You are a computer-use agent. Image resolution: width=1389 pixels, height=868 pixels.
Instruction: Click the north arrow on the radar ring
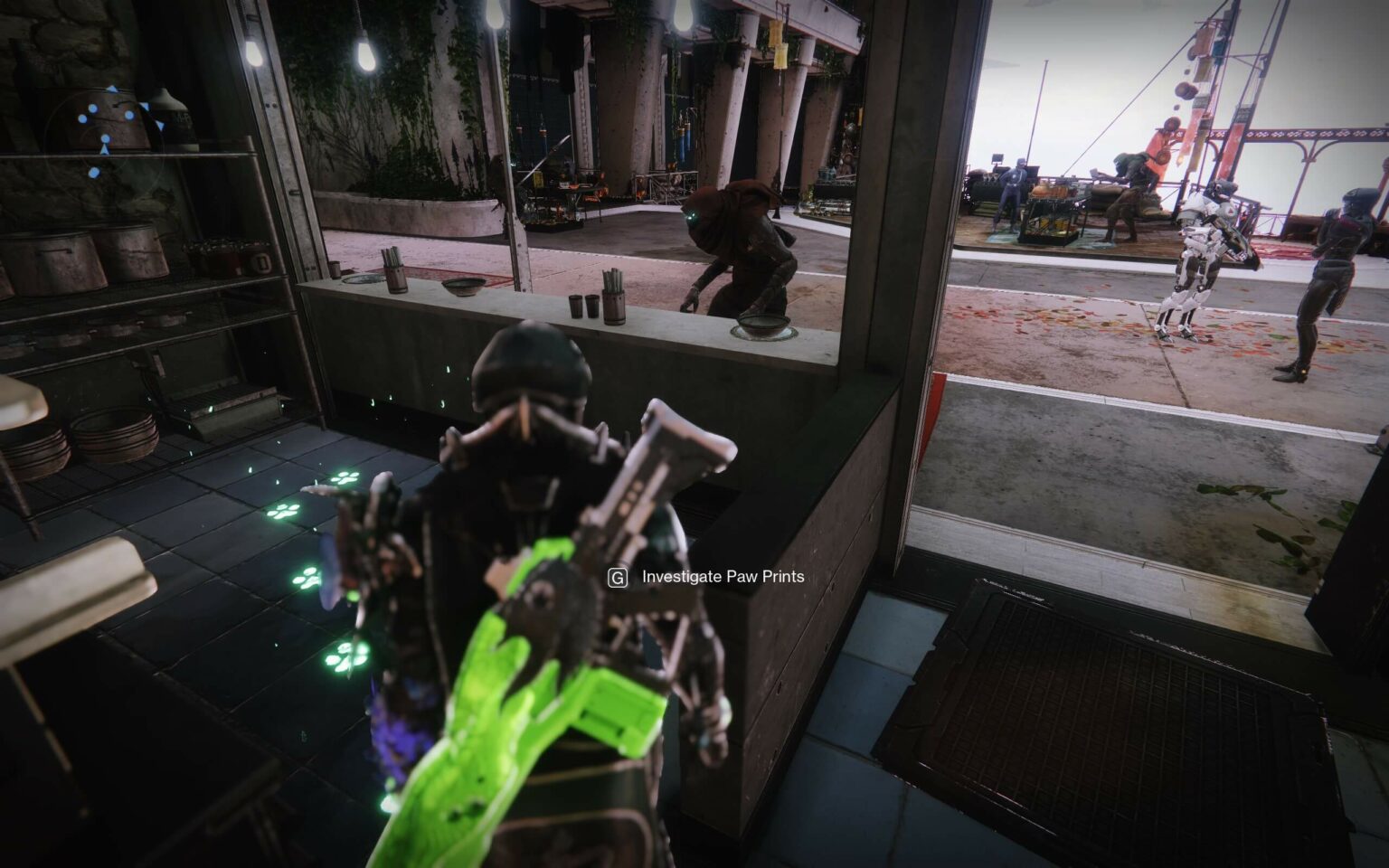coord(112,89)
